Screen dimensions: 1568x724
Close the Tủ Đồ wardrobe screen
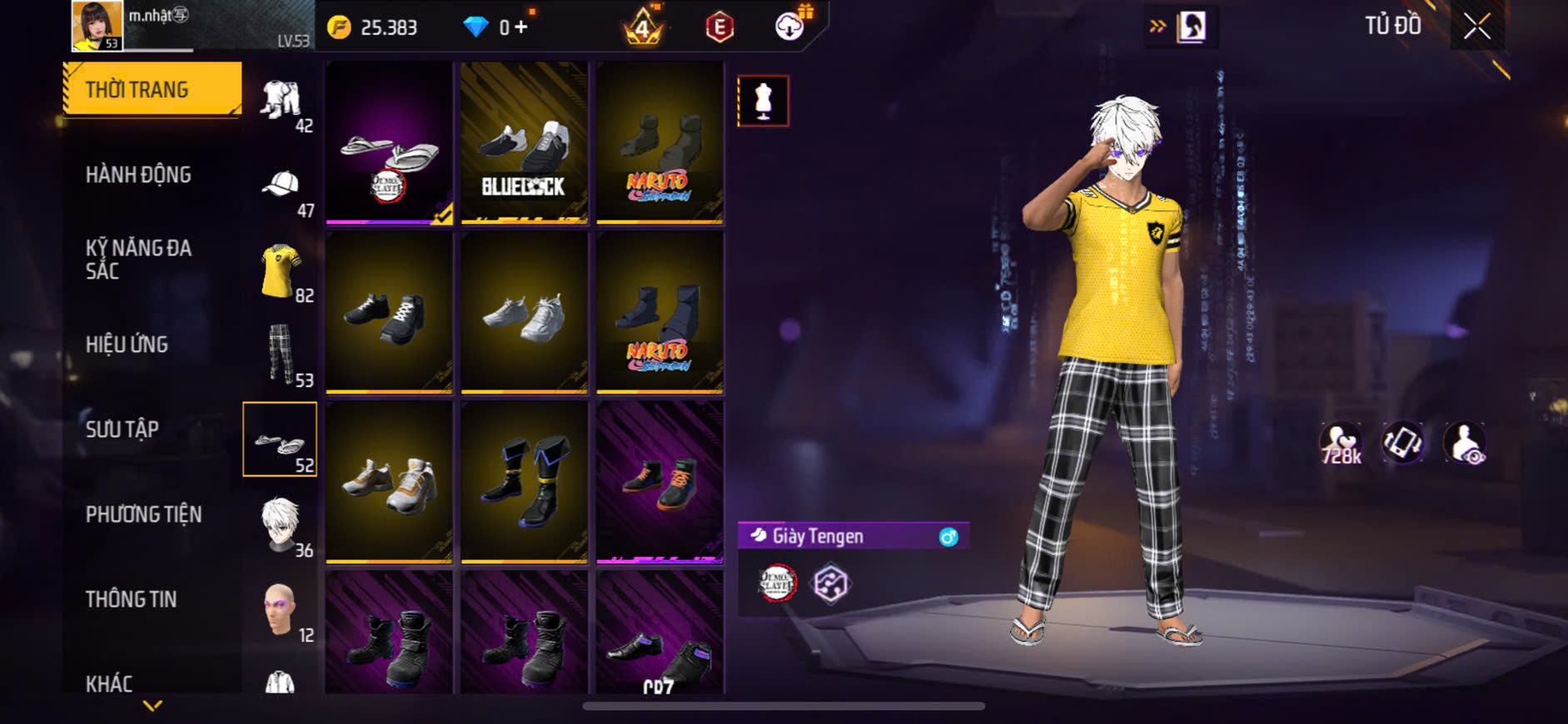tap(1476, 27)
